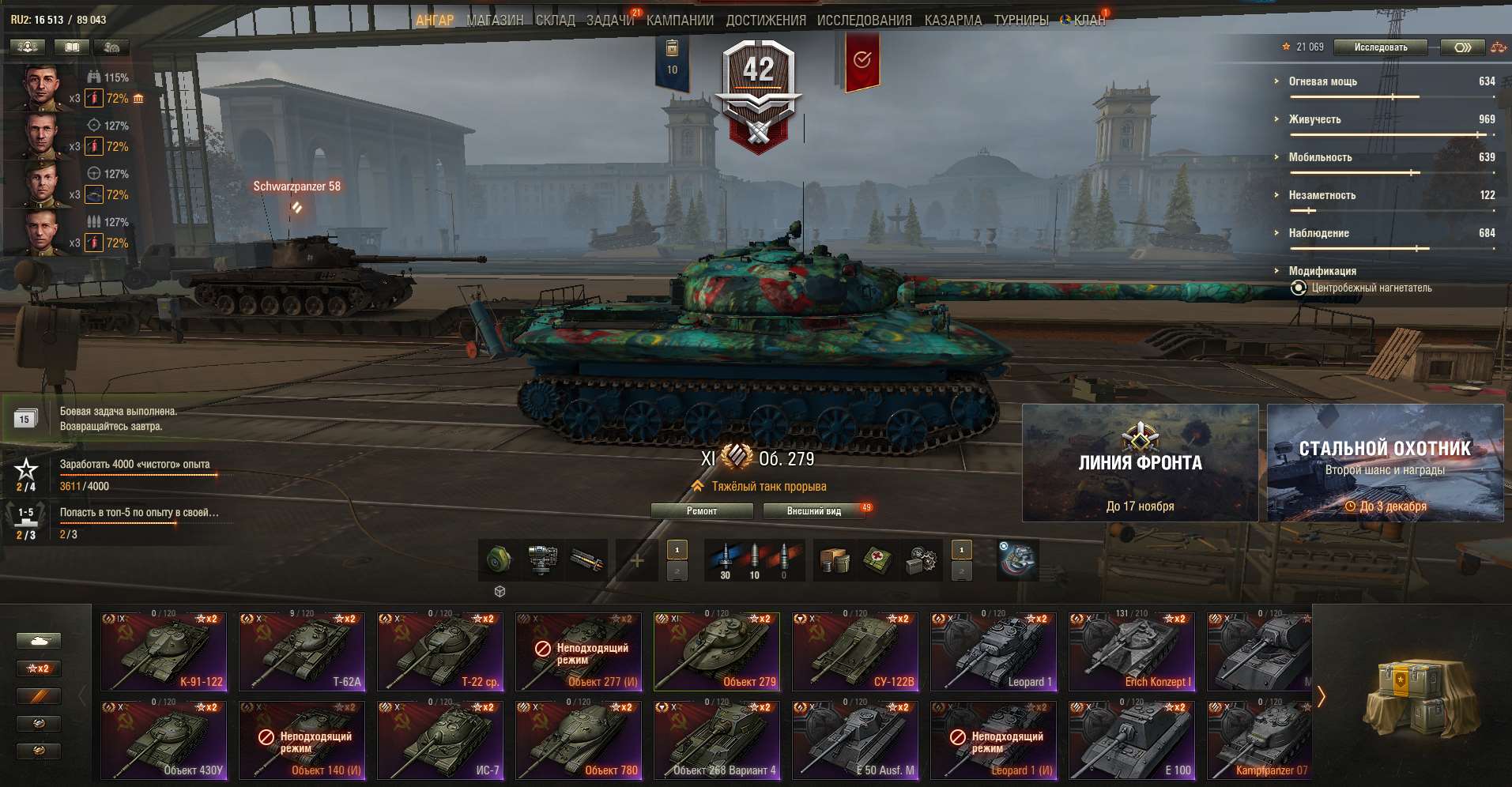Collapse the carousel with the right chevron arrow
This screenshot has width=1512, height=787.
(x=1322, y=697)
